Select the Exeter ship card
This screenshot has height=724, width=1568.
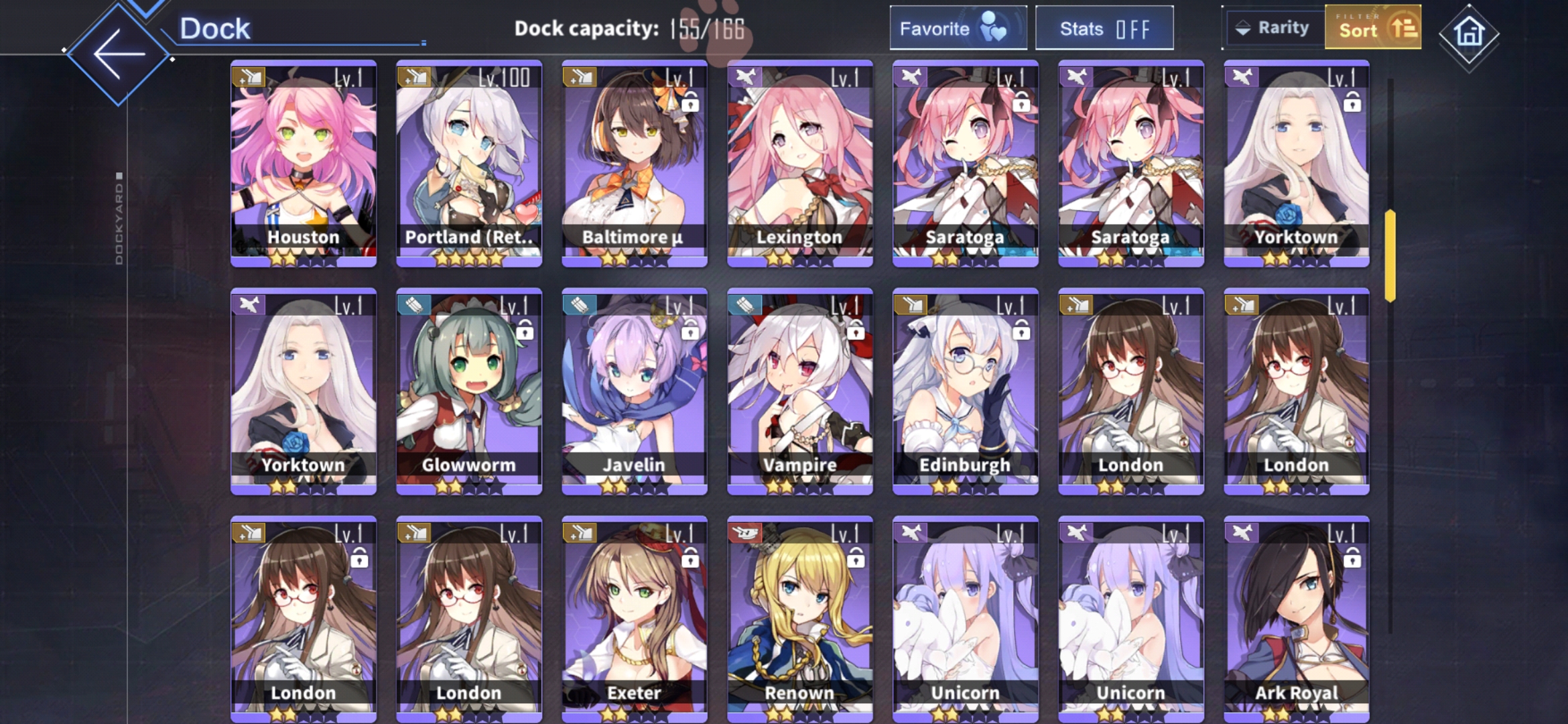point(635,619)
